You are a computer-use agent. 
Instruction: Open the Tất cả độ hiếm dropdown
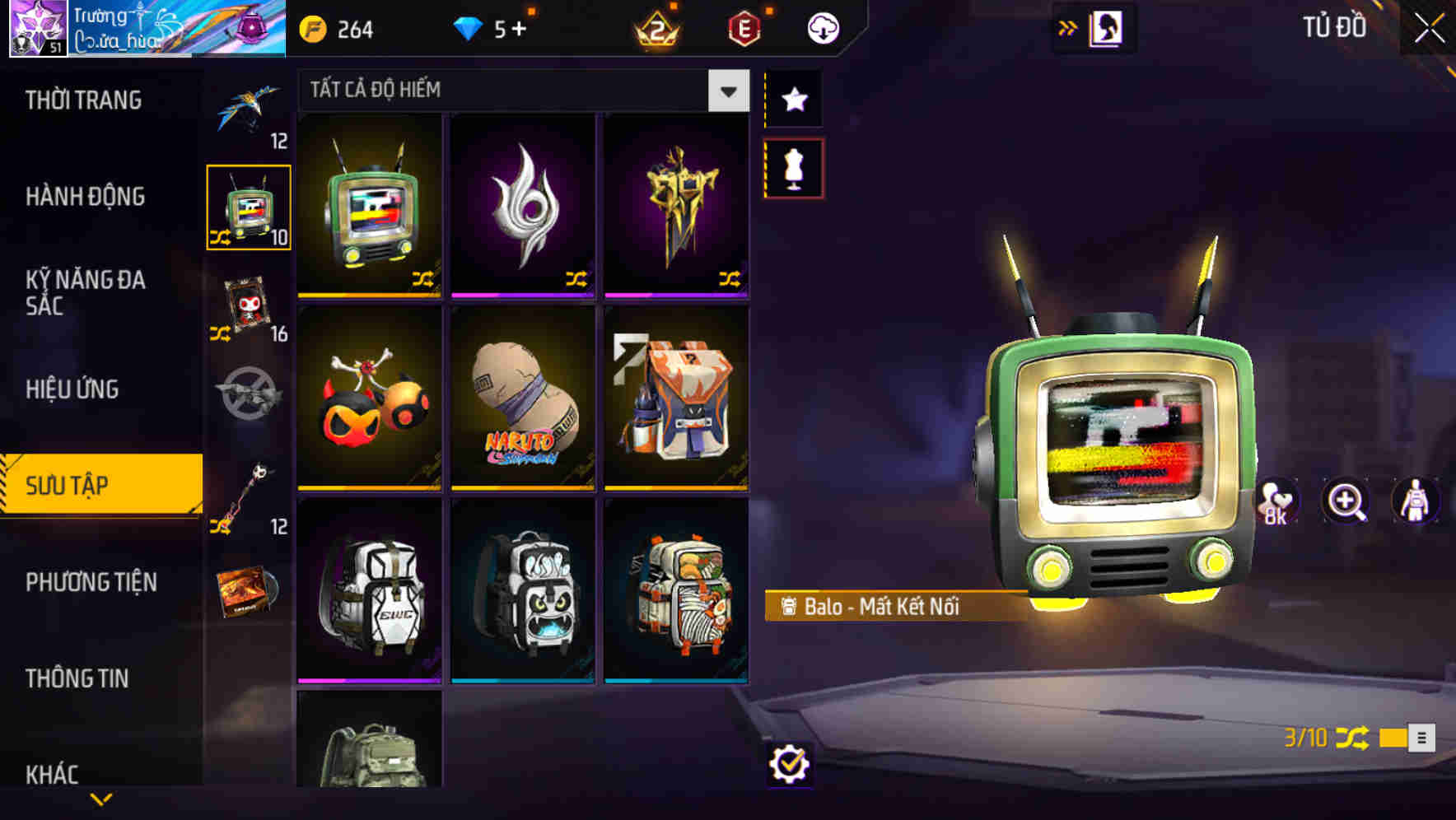click(x=519, y=91)
